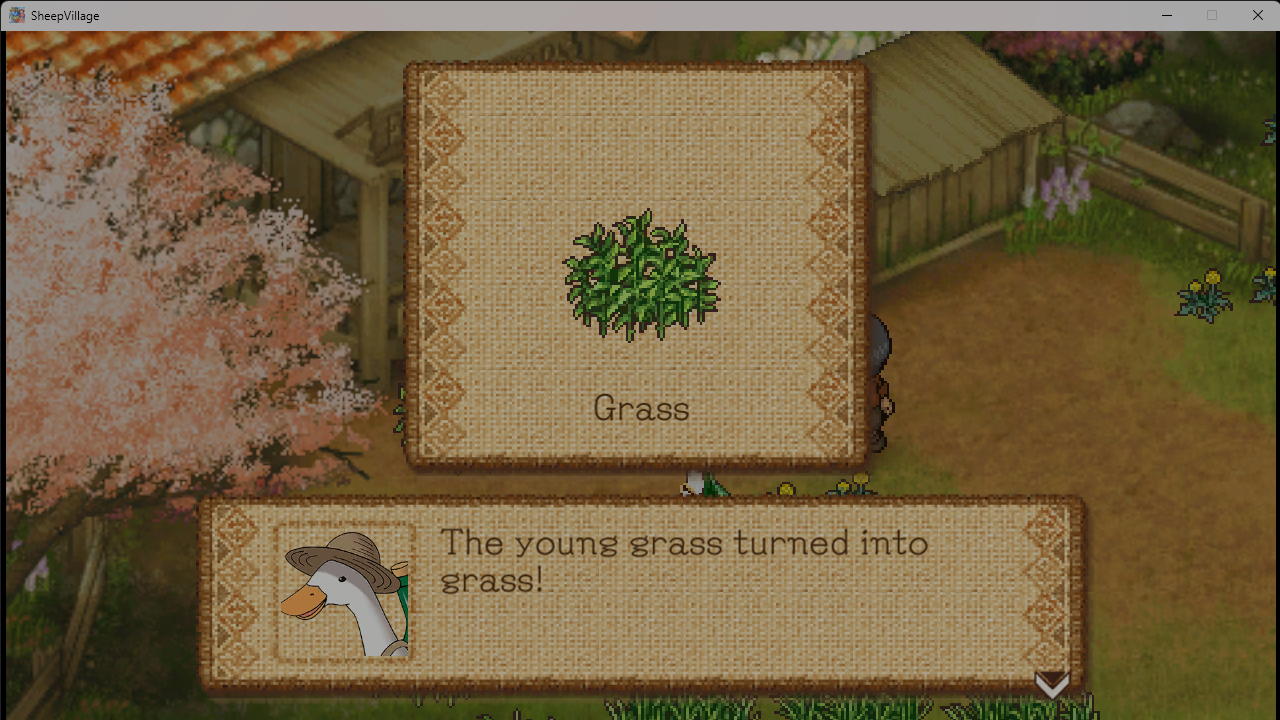The image size is (1280, 720).
Task: Click the SheepVillage application icon
Action: pyautogui.click(x=16, y=15)
